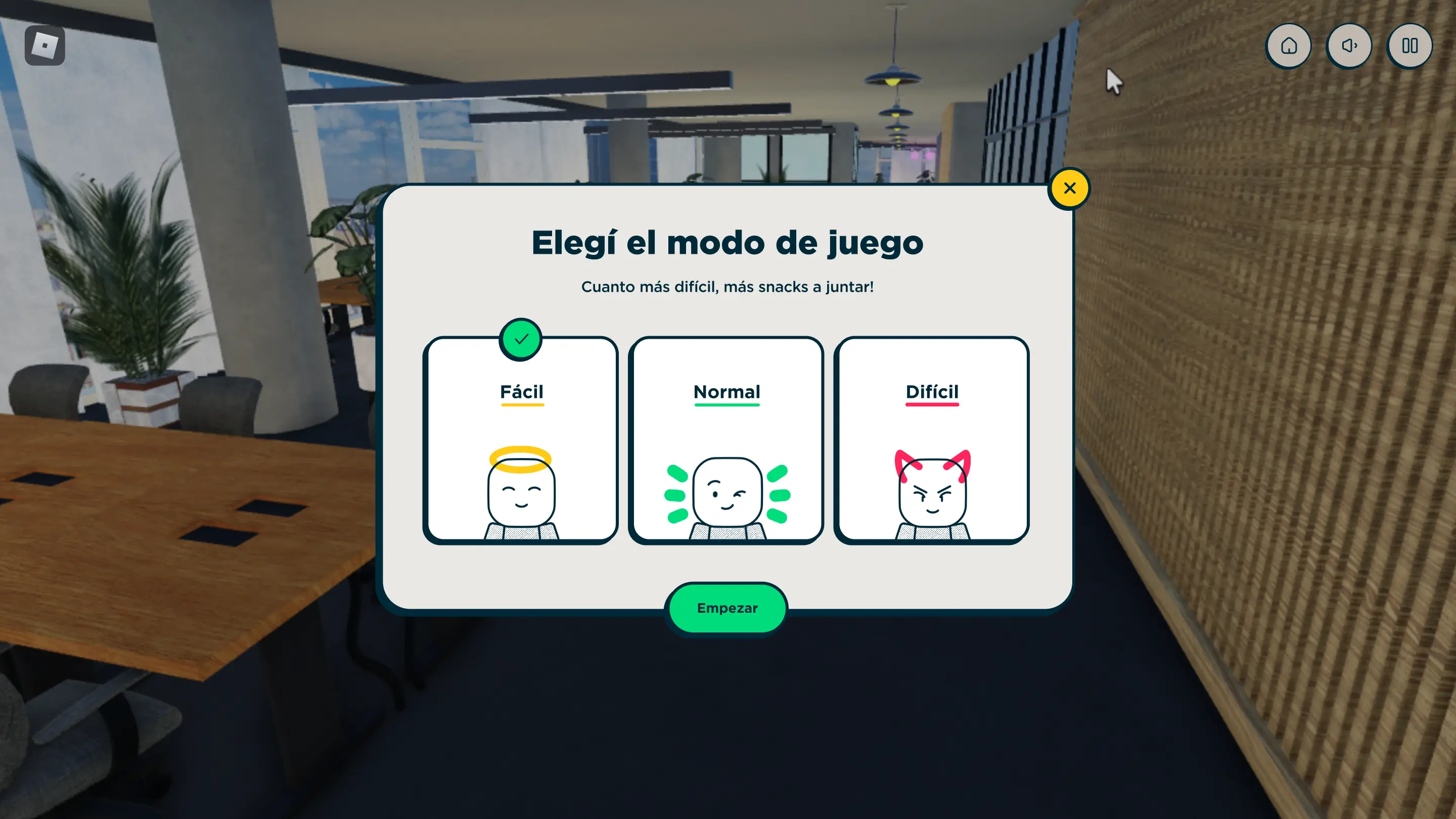Open the Roblox home menu
The image size is (1456, 819).
pyautogui.click(x=1289, y=46)
